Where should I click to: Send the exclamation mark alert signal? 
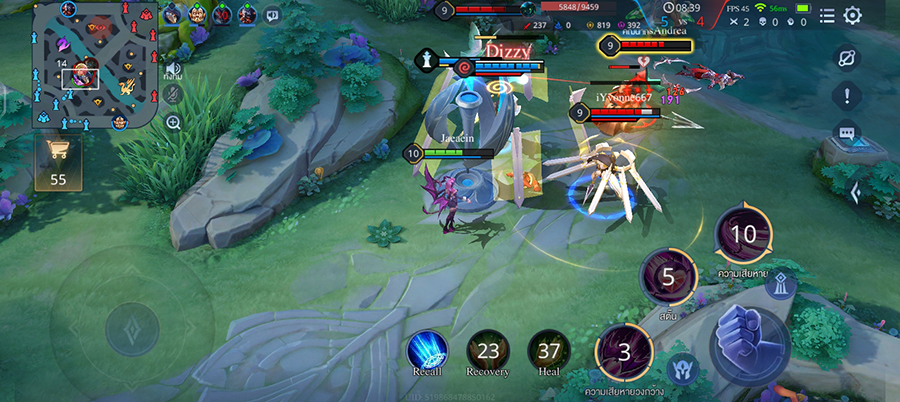[x=847, y=96]
